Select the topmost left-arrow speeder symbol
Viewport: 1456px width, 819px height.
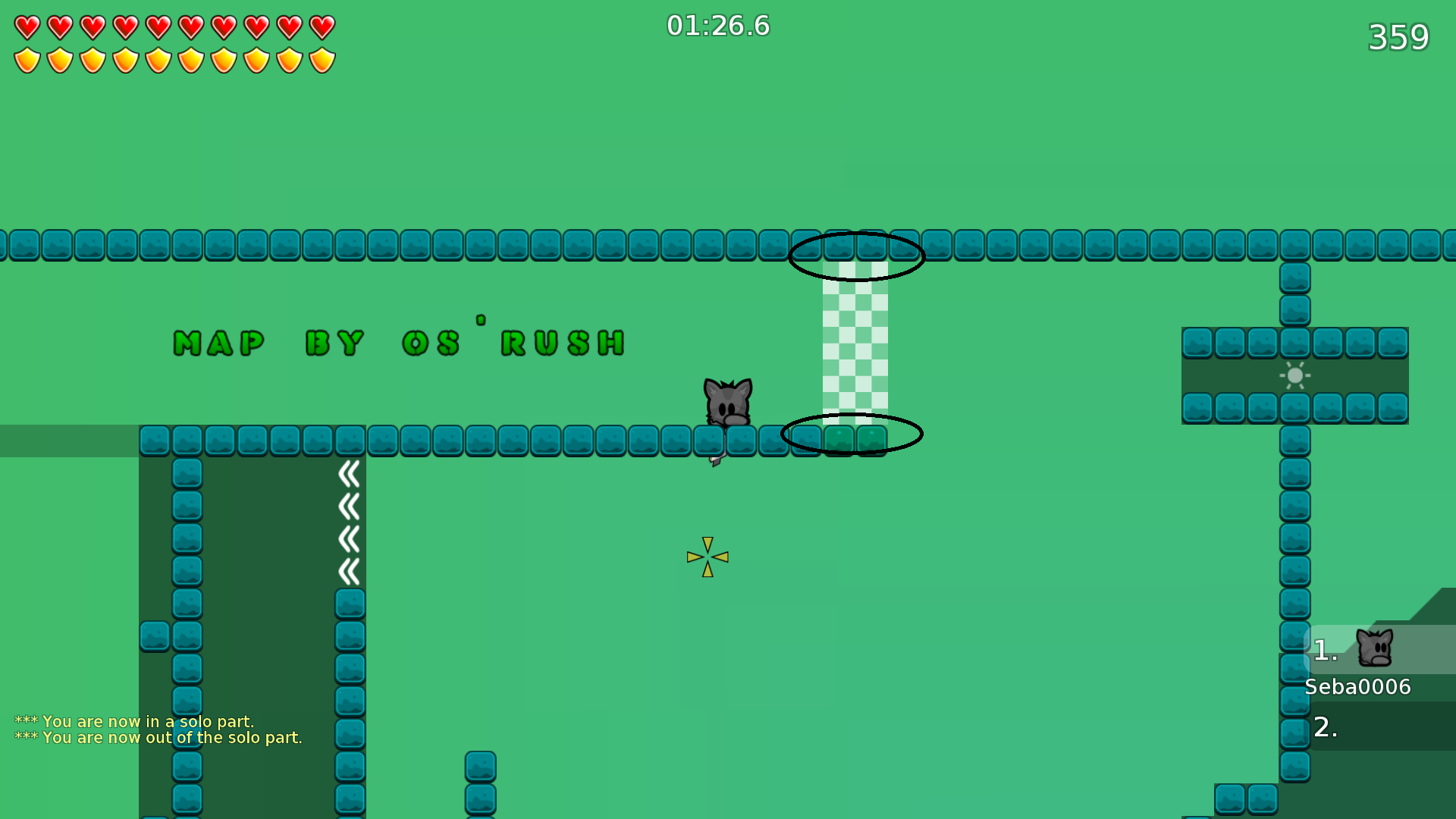[x=350, y=472]
